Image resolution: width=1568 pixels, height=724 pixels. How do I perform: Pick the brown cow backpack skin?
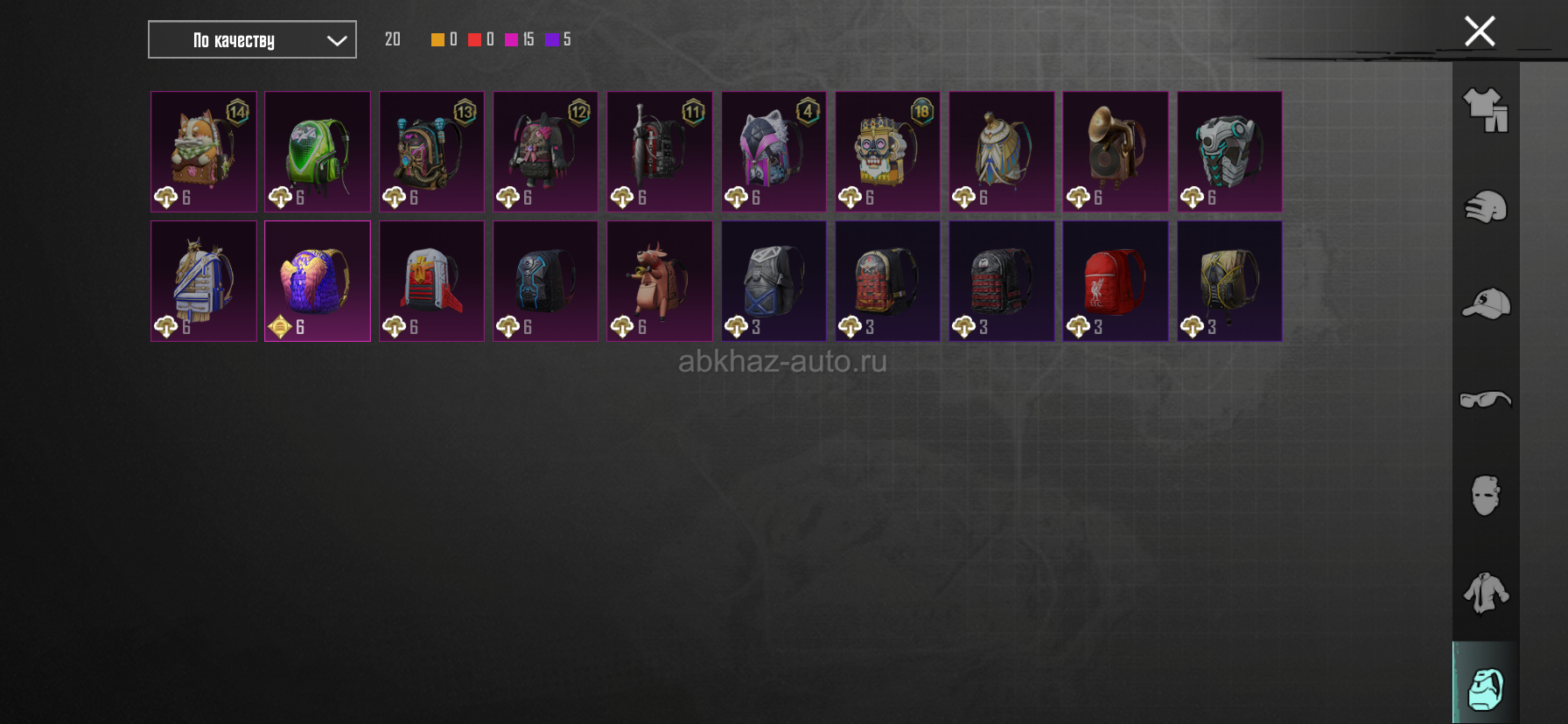[x=660, y=281]
